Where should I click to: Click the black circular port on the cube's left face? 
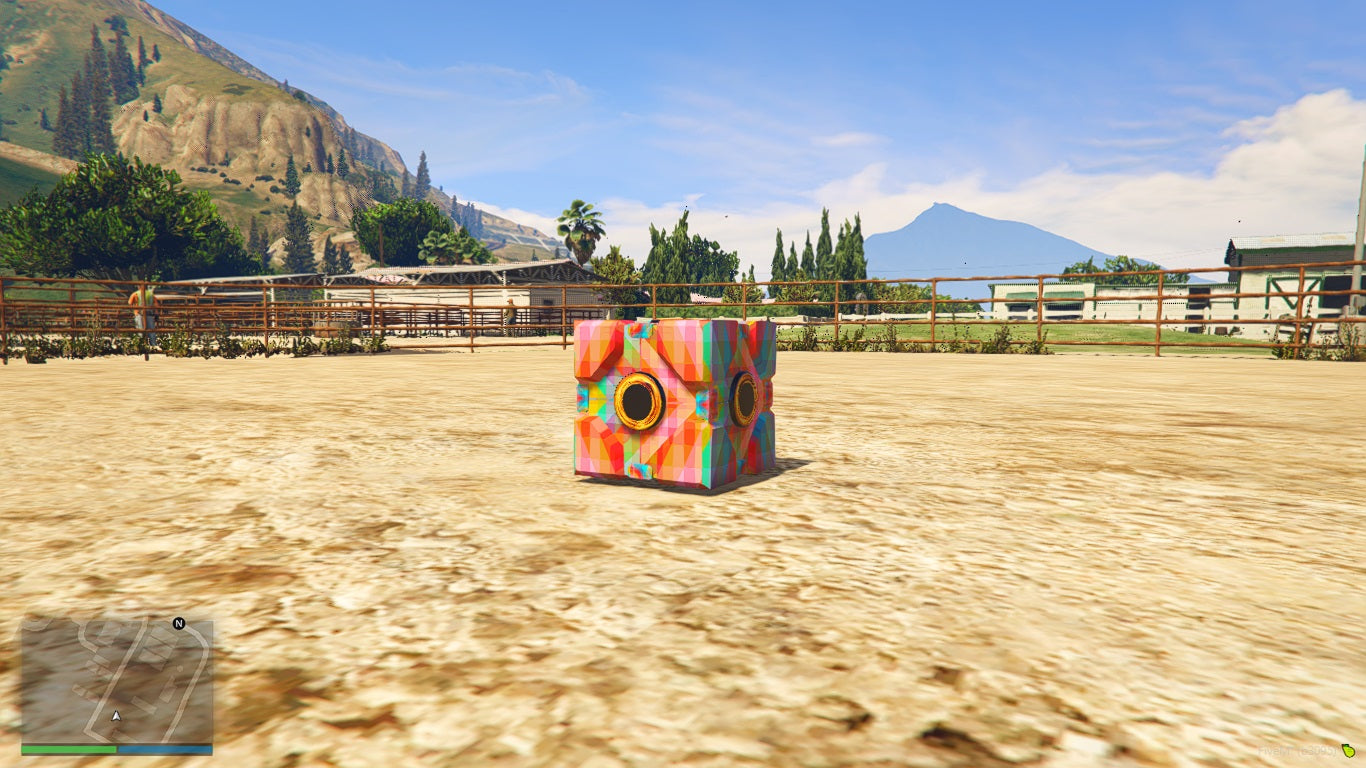(641, 401)
